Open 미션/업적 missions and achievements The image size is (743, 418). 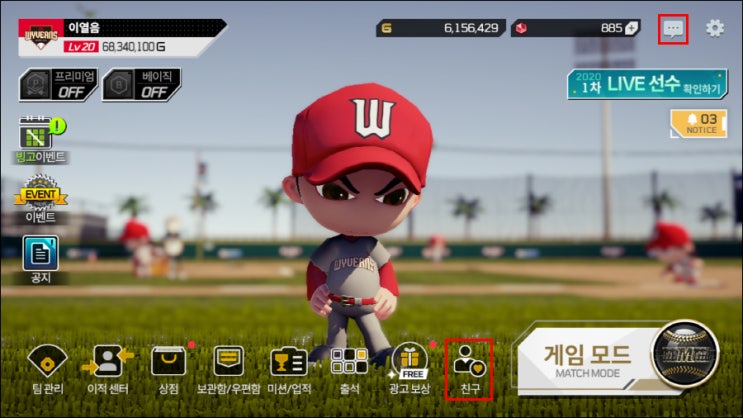click(x=289, y=368)
